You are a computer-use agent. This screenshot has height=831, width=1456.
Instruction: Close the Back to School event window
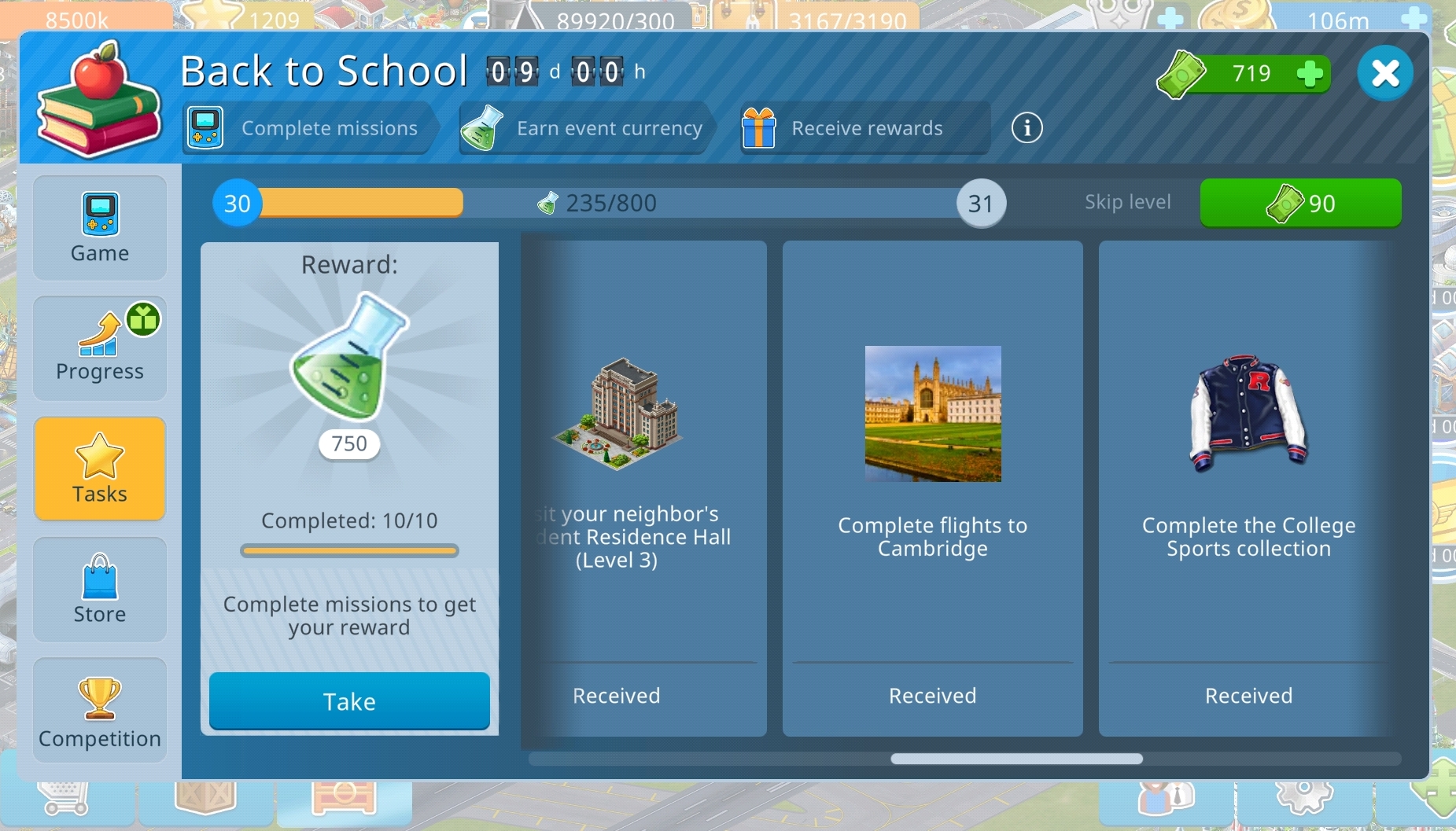pos(1384,73)
